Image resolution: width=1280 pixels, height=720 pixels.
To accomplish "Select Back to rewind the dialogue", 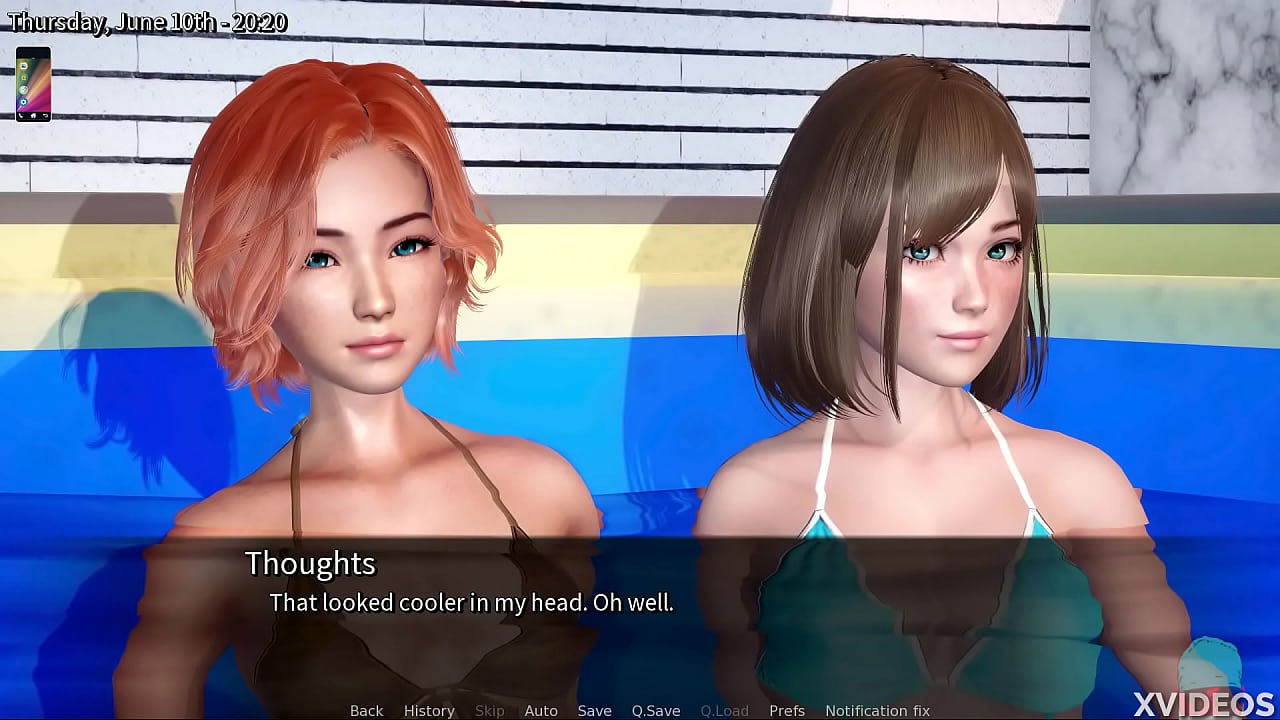I will click(365, 710).
